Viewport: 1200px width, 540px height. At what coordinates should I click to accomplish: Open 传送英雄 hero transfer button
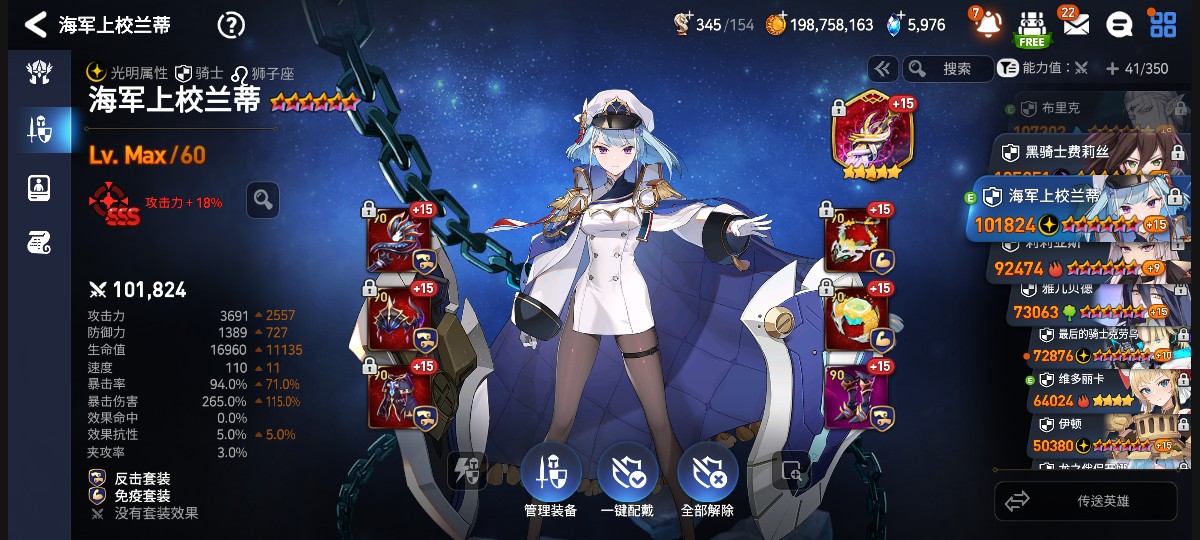pyautogui.click(x=1090, y=501)
